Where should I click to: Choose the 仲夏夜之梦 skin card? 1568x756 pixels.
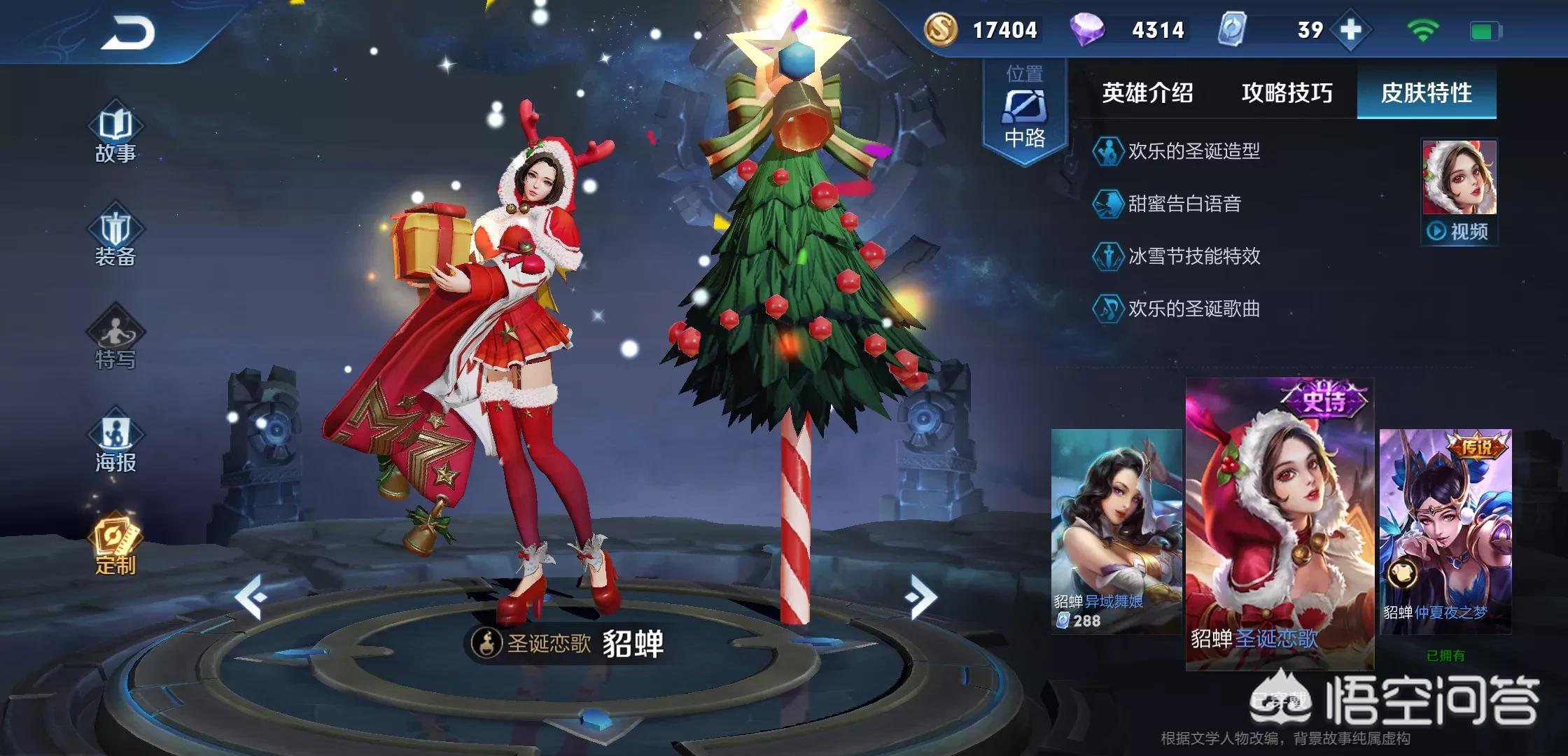(x=1445, y=531)
